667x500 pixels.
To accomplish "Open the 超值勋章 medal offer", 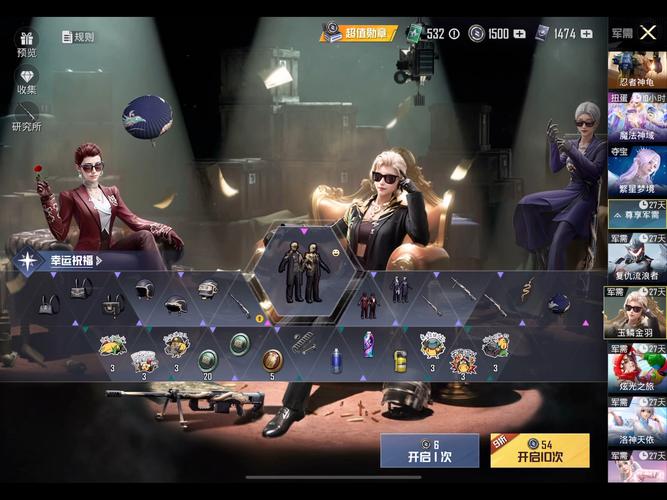I will 358,33.
